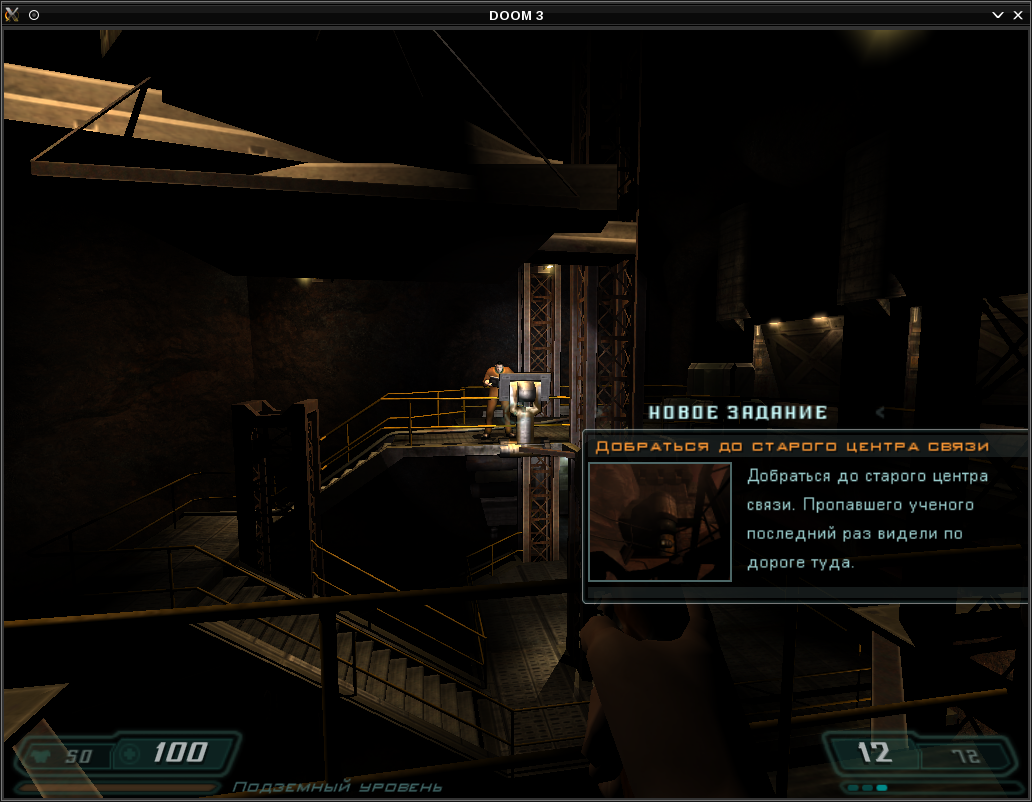Click the new objective thumbnail image
This screenshot has width=1032, height=802.
(660, 521)
